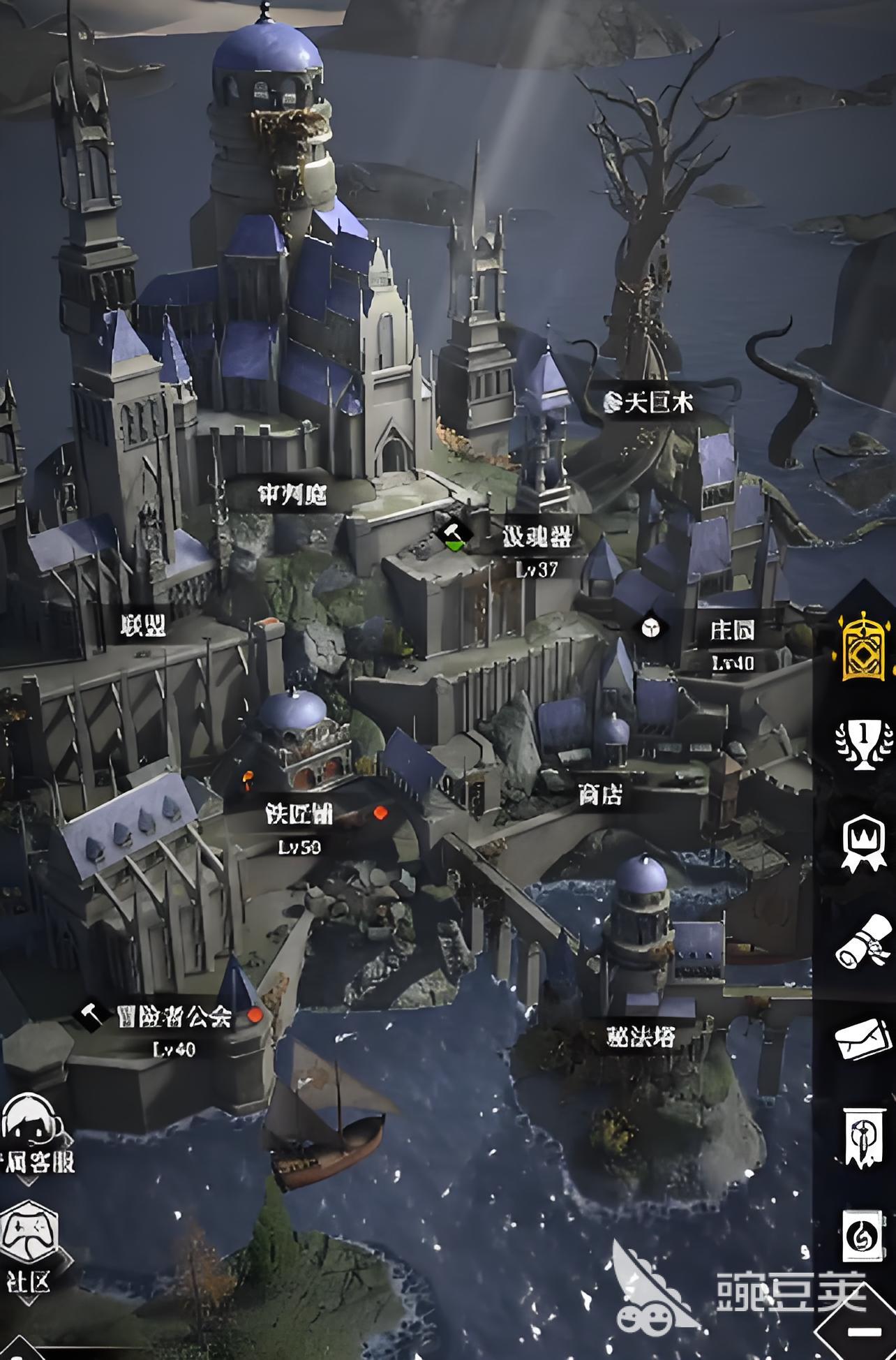Tap the spiral card icon
The image size is (896, 1360).
click(864, 1237)
